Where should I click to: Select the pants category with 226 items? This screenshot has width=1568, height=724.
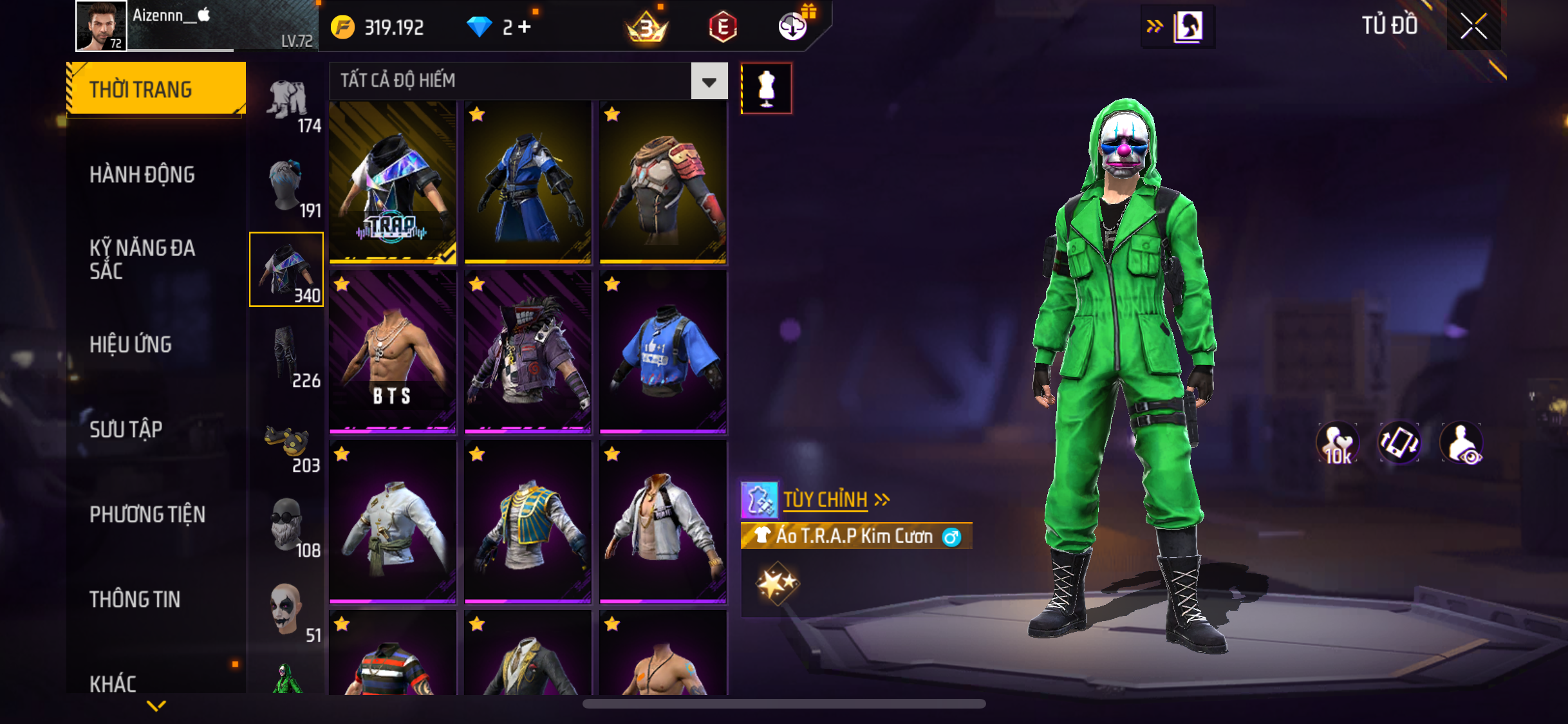(287, 356)
